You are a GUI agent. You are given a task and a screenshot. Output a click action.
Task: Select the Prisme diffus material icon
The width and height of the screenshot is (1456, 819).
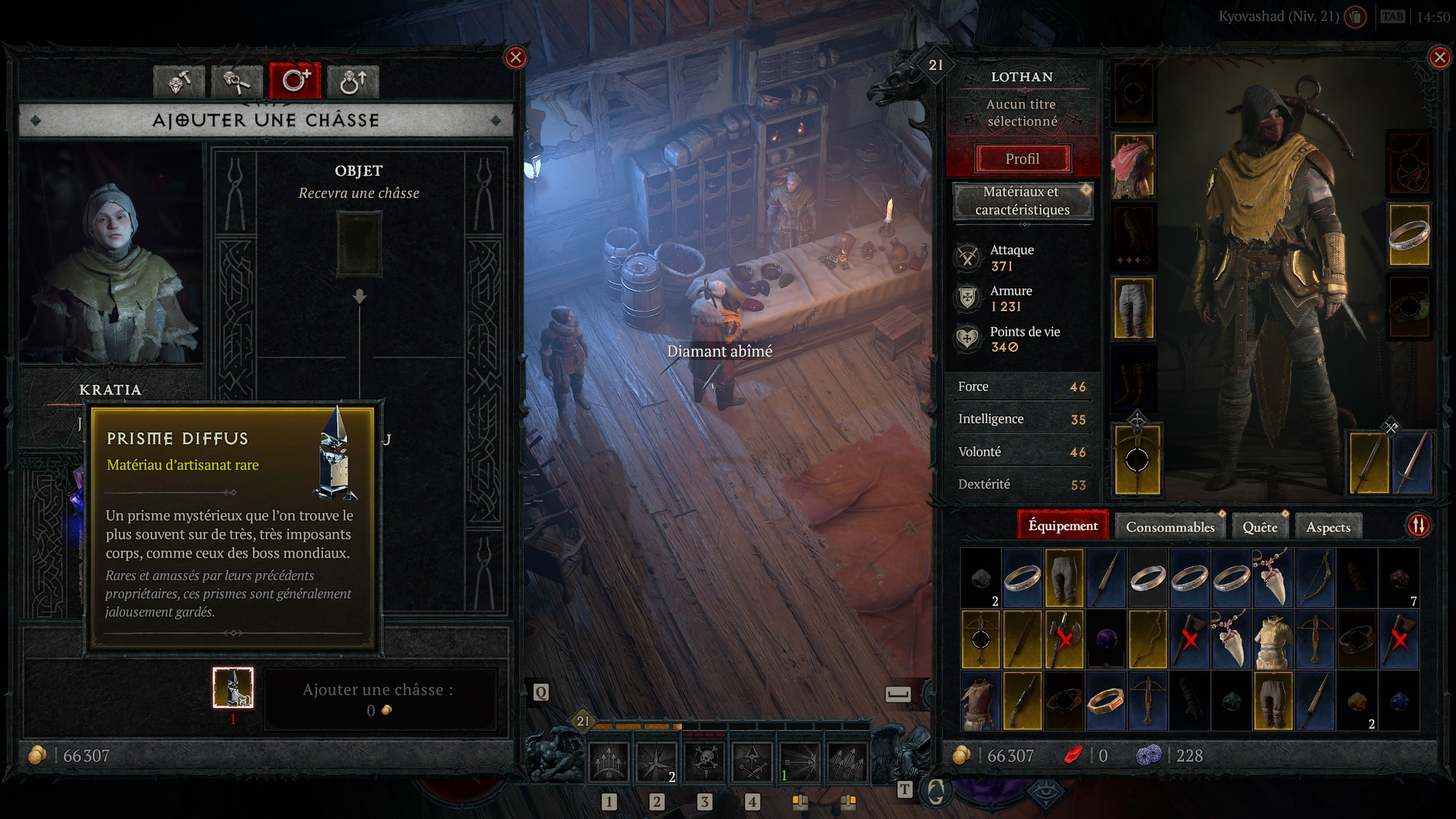point(233,687)
